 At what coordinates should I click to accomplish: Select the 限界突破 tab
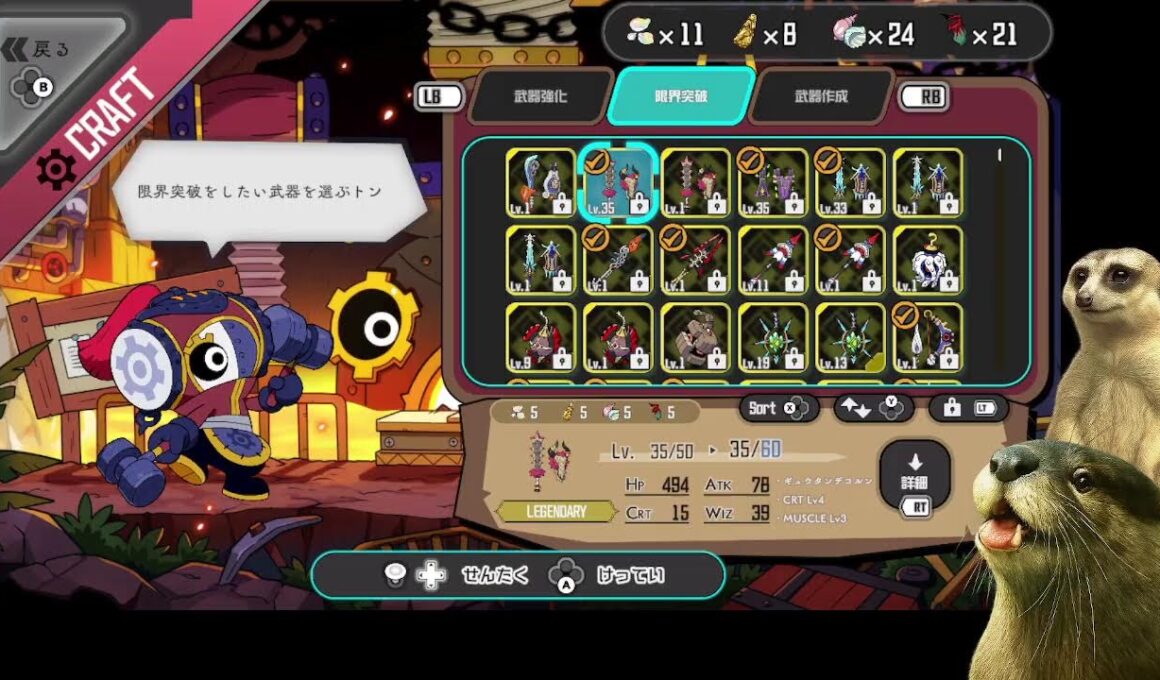tap(680, 97)
